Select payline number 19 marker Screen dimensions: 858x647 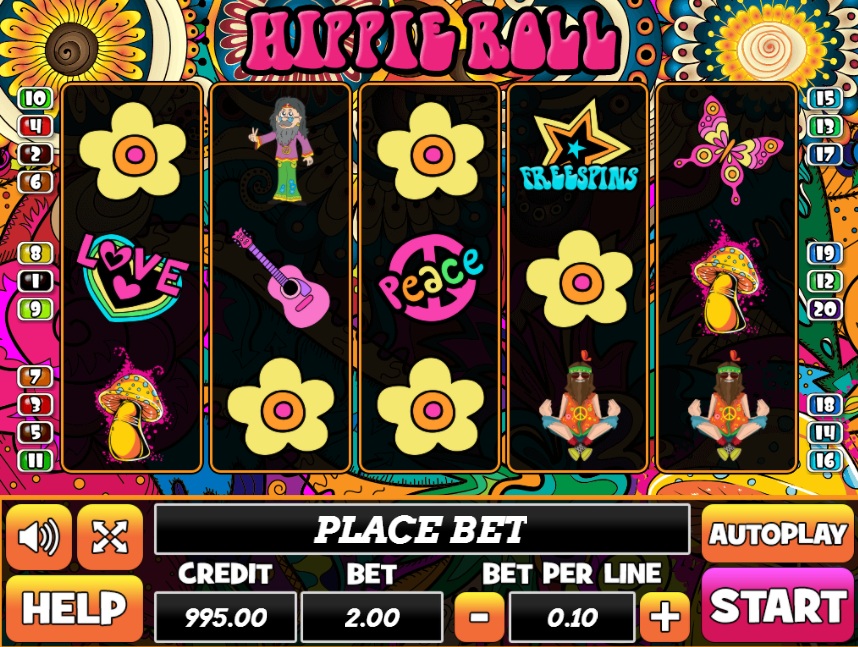click(x=824, y=254)
